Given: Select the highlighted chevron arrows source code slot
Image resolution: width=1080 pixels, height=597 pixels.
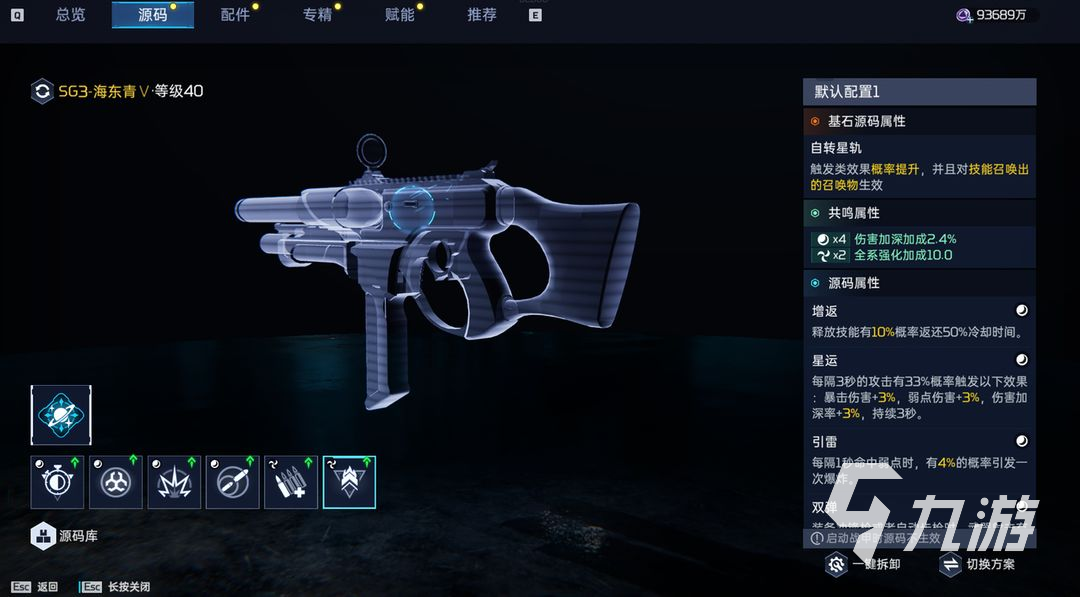Looking at the screenshot, I should pyautogui.click(x=349, y=482).
